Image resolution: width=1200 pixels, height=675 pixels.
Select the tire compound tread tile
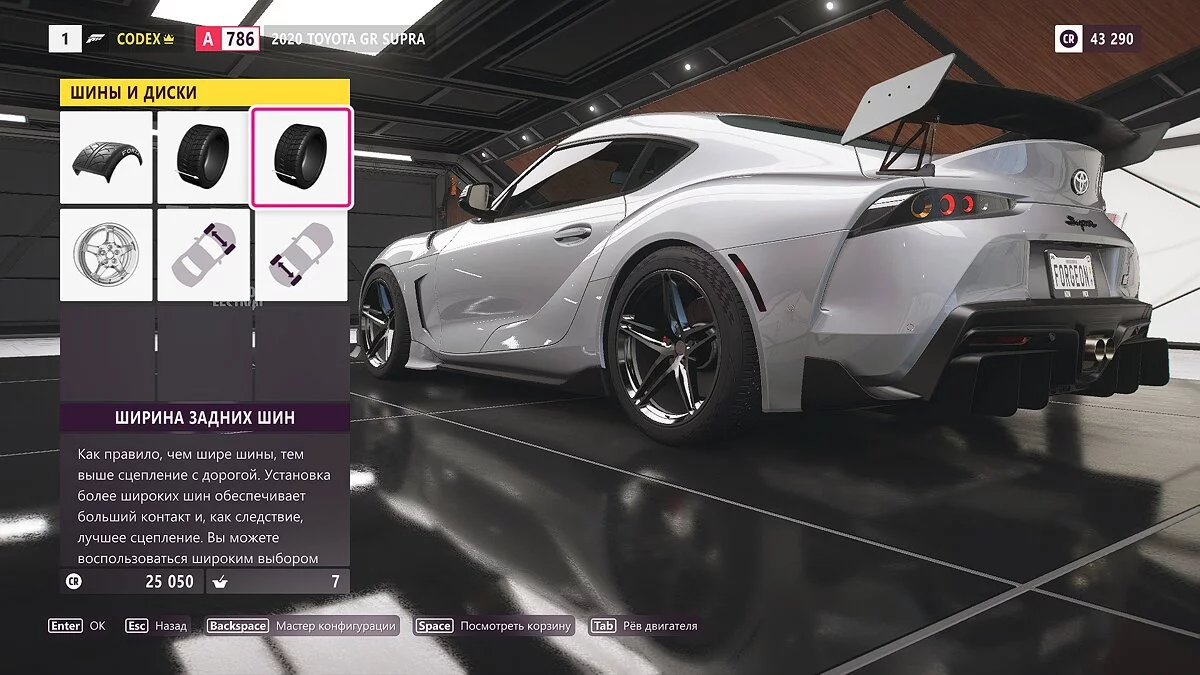pyautogui.click(x=106, y=158)
